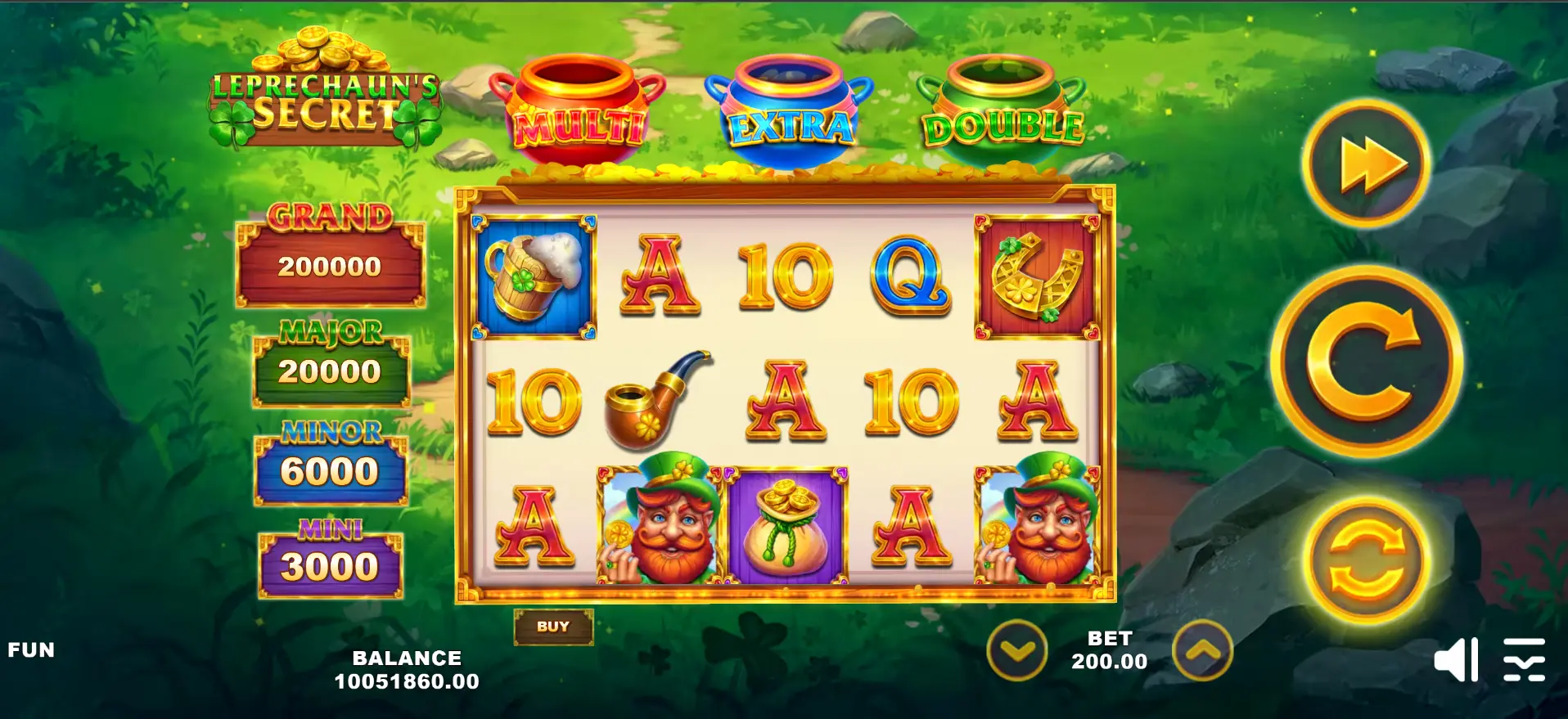The width and height of the screenshot is (1568, 719).
Task: Toggle the sound speaker icon
Action: tap(1456, 659)
